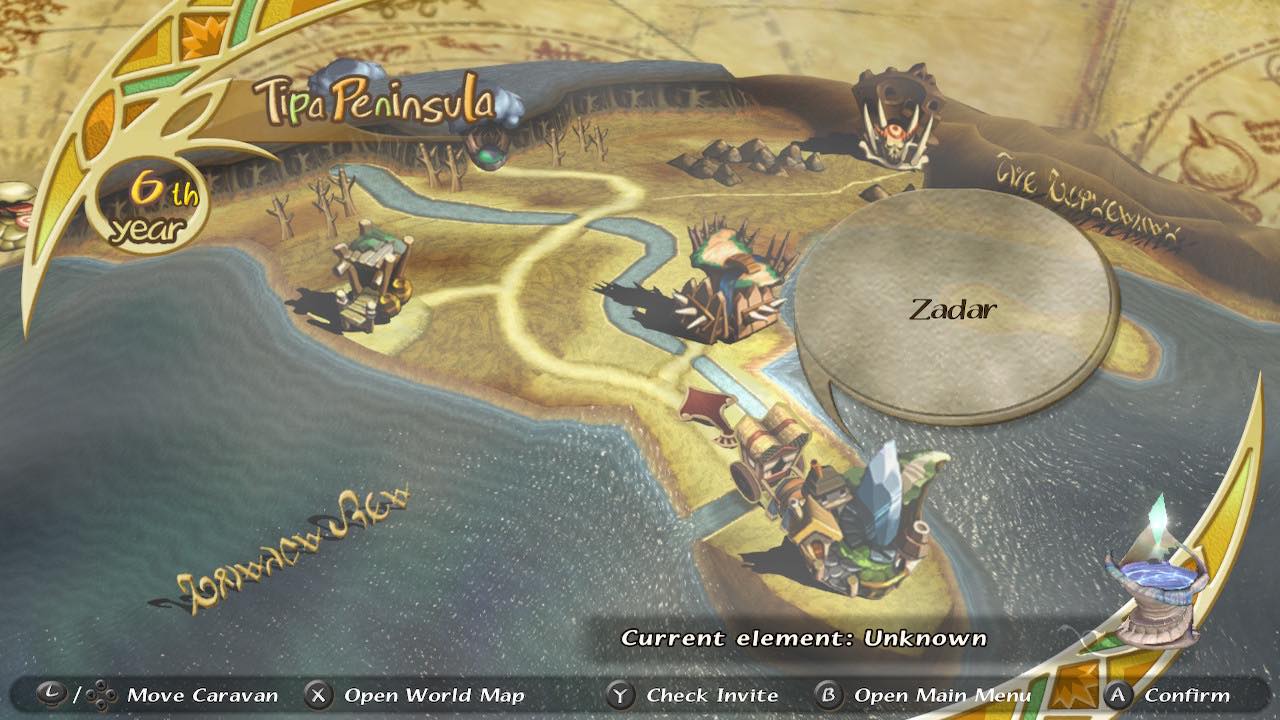Click the crystal chalice element icon
The height and width of the screenshot is (720, 1280).
click(x=1155, y=585)
